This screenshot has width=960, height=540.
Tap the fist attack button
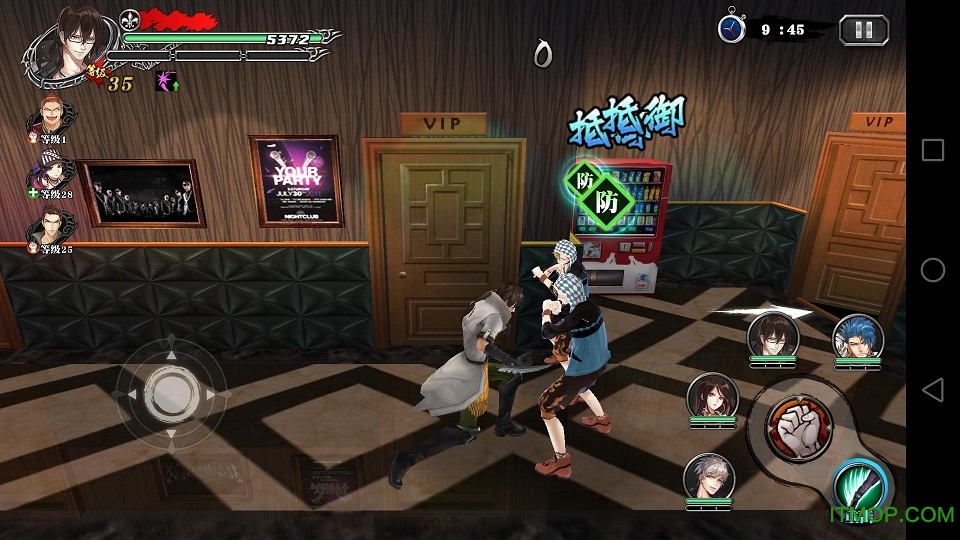point(799,427)
